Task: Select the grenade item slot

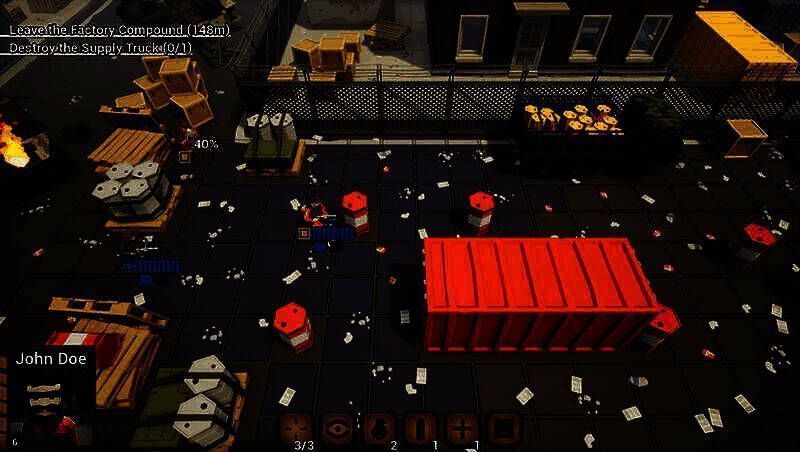Action: 379,428
